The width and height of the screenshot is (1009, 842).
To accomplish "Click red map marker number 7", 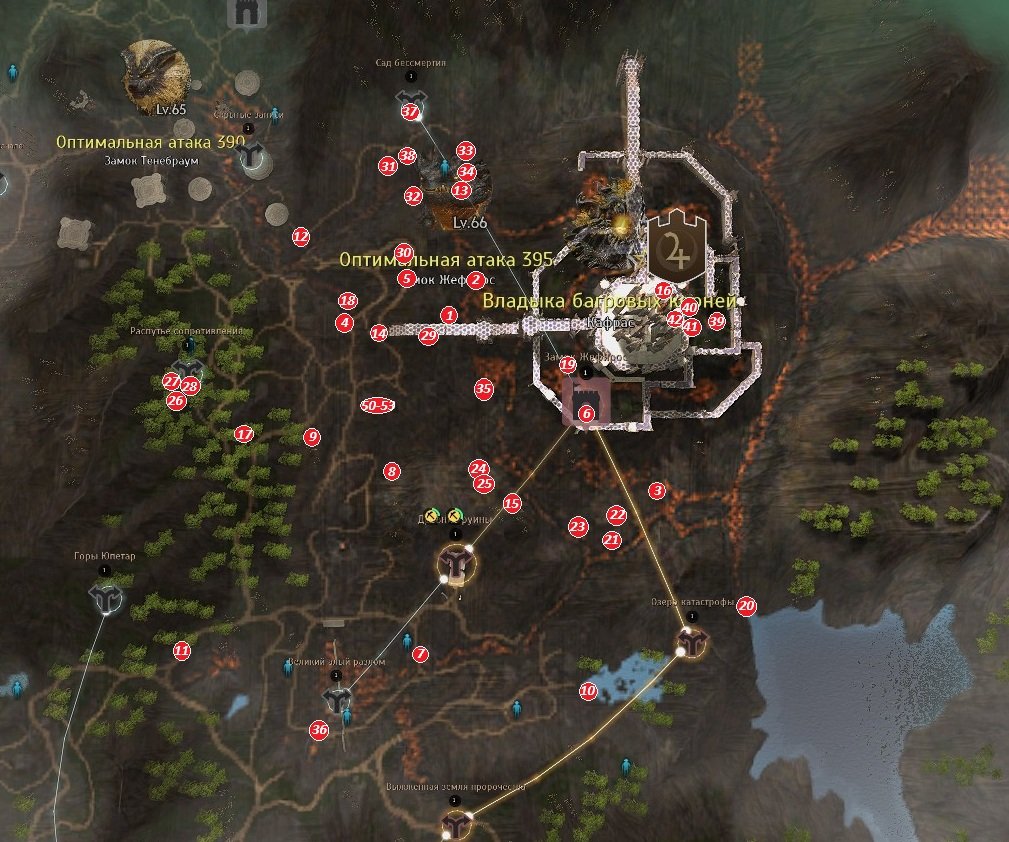I will tap(420, 654).
